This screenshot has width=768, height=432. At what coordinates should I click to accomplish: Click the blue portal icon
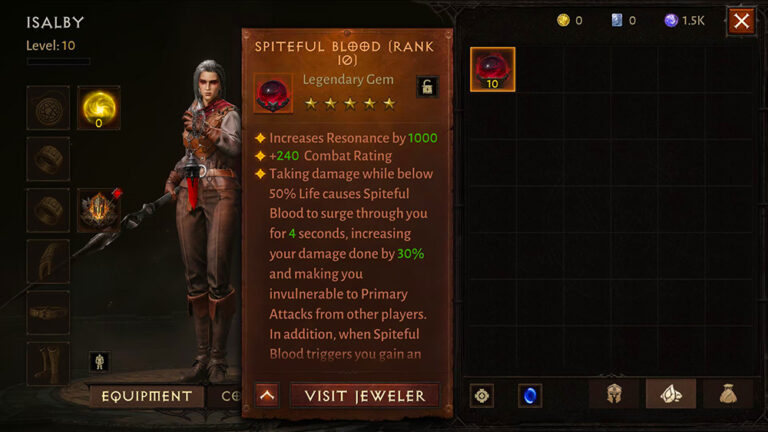(x=530, y=396)
